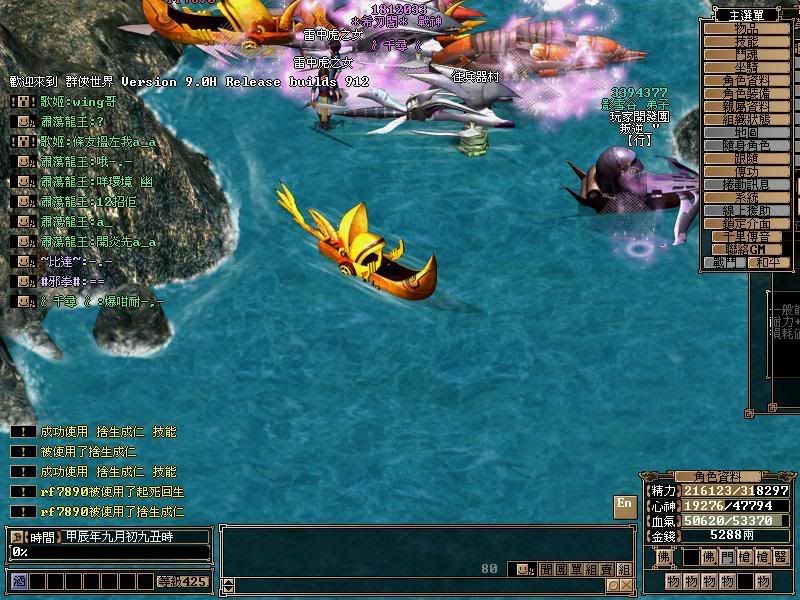800x600 pixels.
Task: Open the 地圖 map menu entry
Action: click(747, 133)
